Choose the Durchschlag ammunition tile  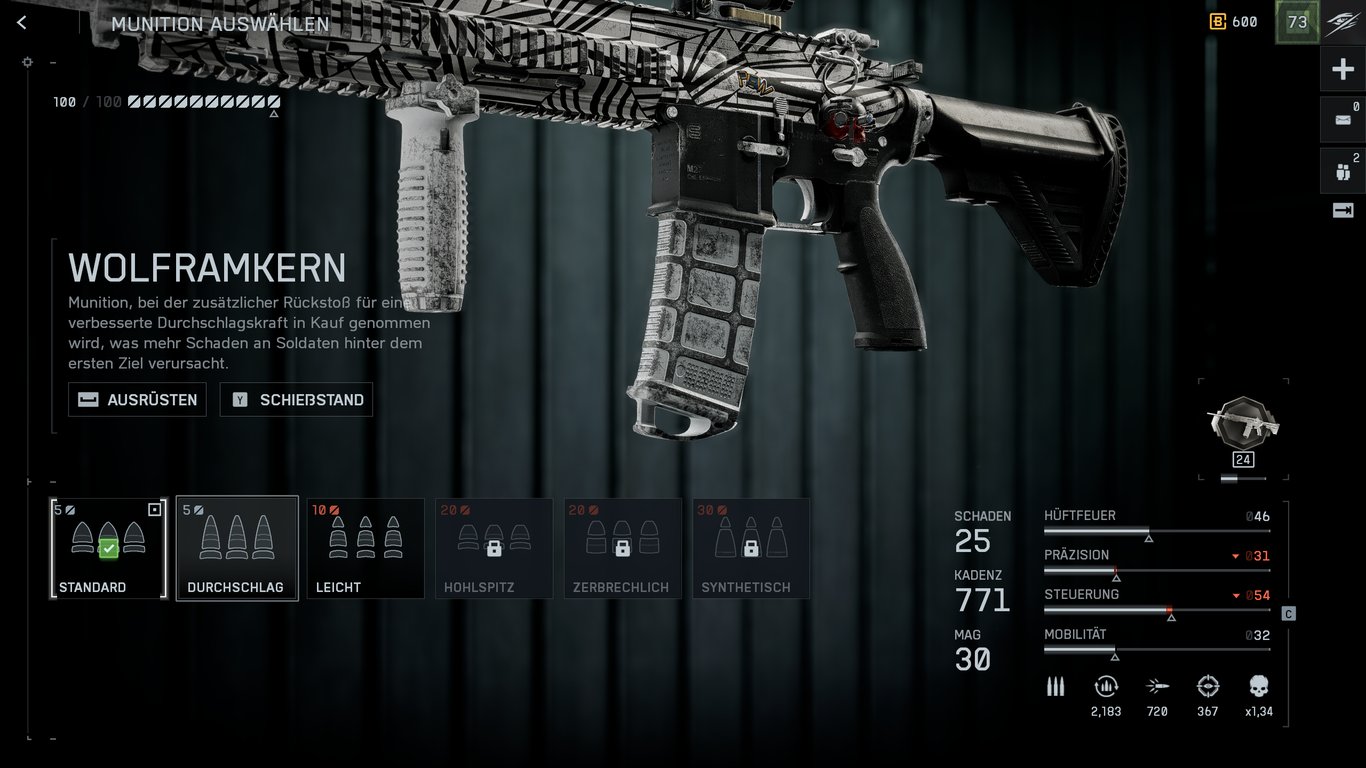tap(237, 548)
